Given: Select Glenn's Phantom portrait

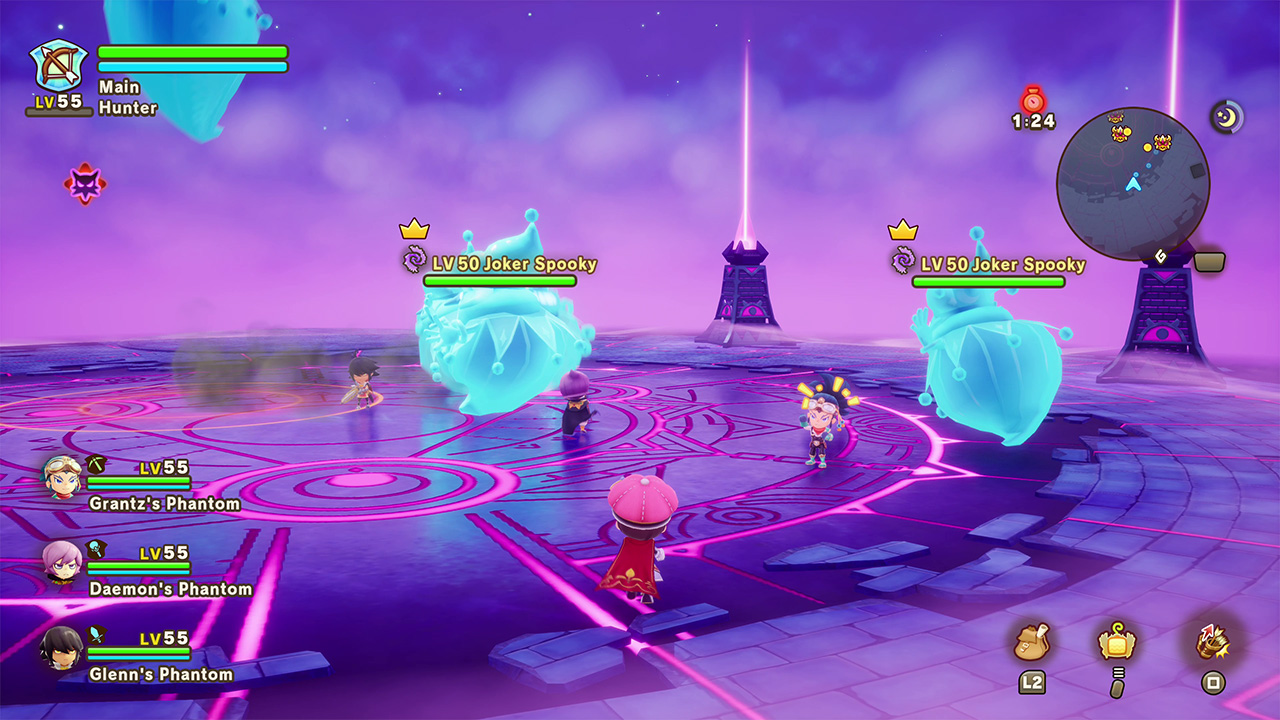Looking at the screenshot, I should pos(61,648).
